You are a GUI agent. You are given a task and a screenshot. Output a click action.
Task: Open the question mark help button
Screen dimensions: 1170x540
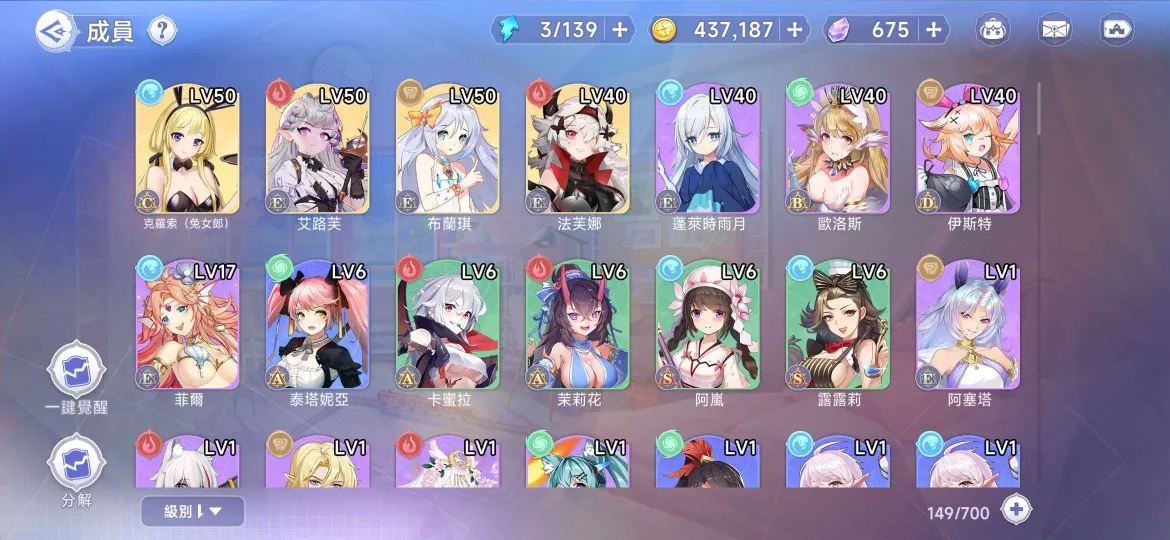click(x=163, y=30)
